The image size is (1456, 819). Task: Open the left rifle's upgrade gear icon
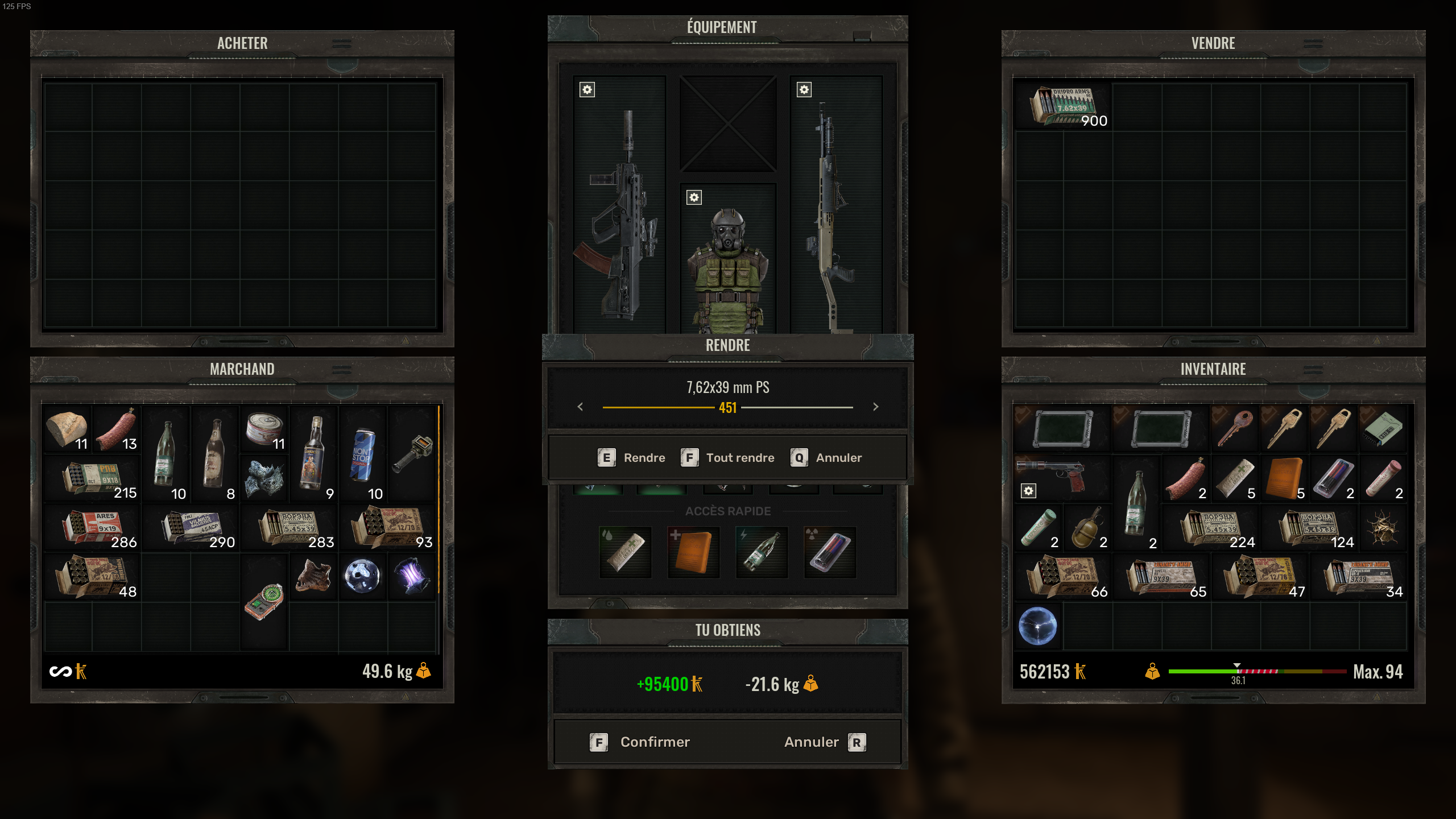click(x=588, y=90)
